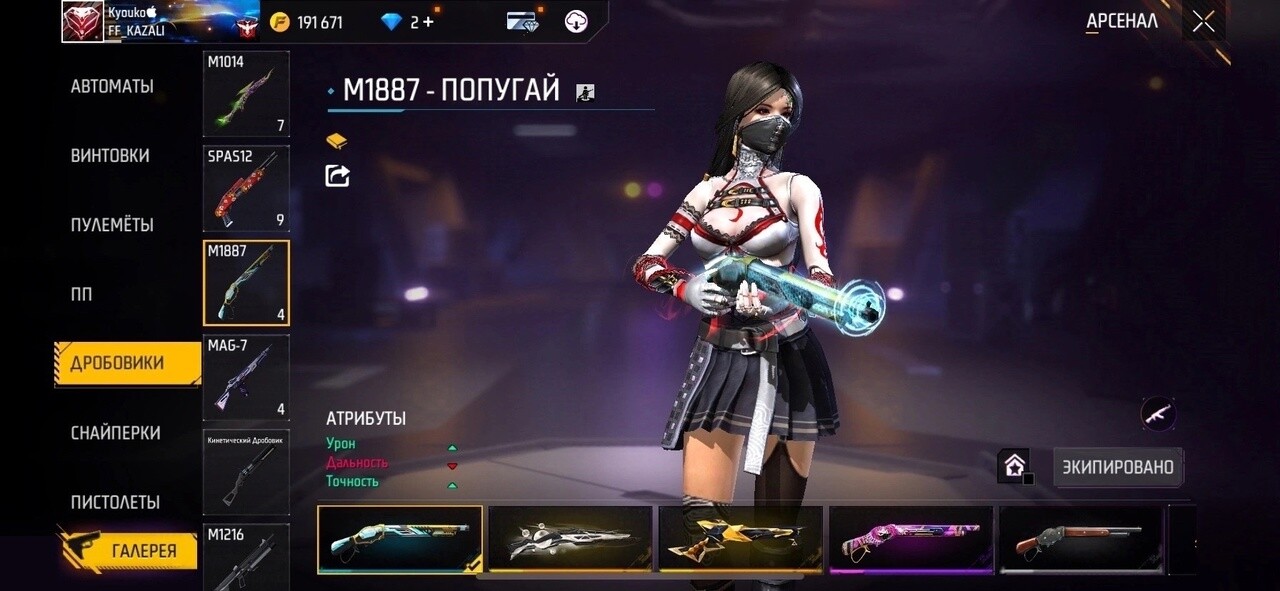The width and height of the screenshot is (1280, 591).
Task: Choose the СНАЙПЕРКИ category
Action: [x=115, y=433]
